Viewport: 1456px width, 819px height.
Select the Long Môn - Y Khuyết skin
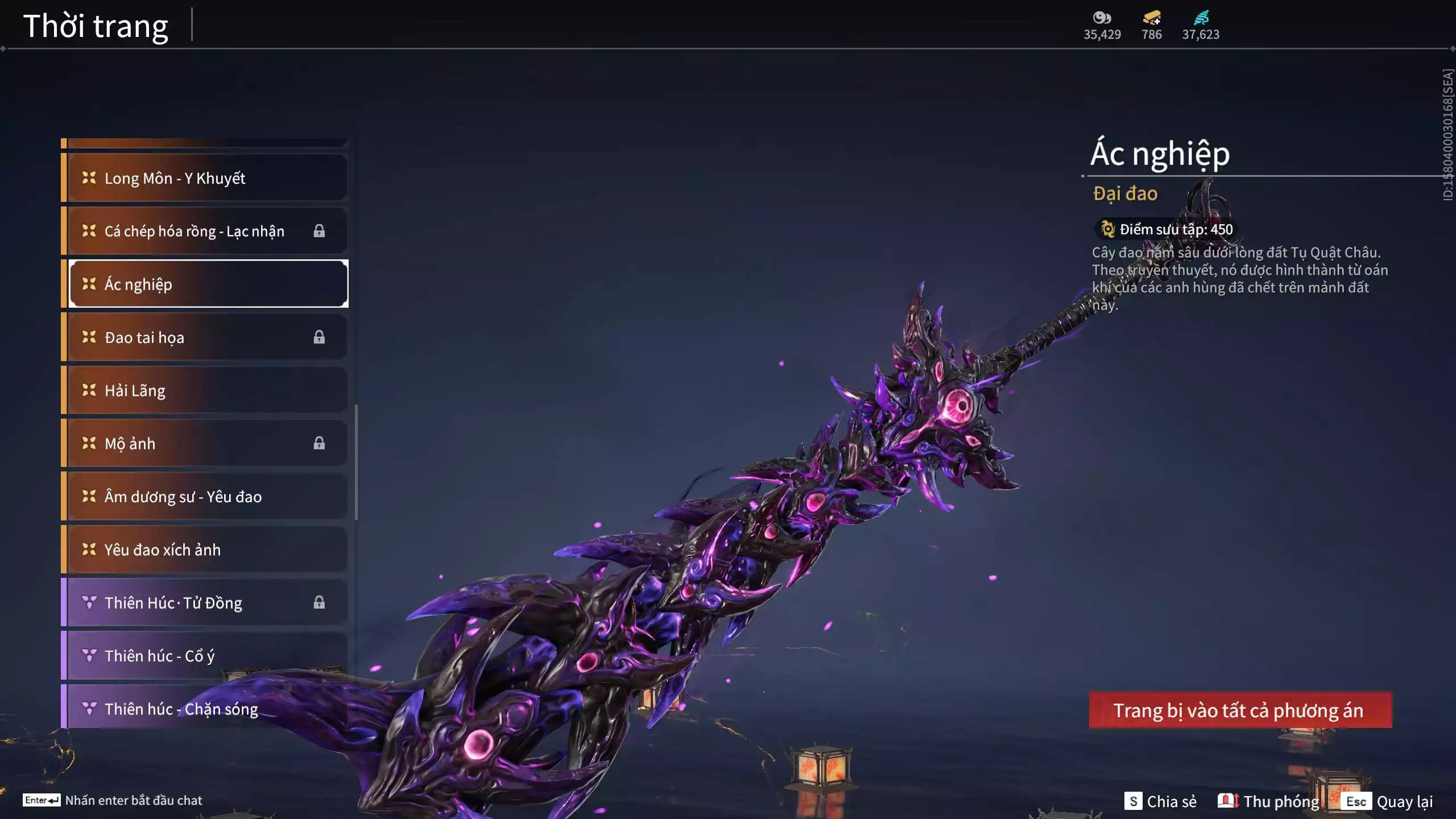click(x=207, y=178)
